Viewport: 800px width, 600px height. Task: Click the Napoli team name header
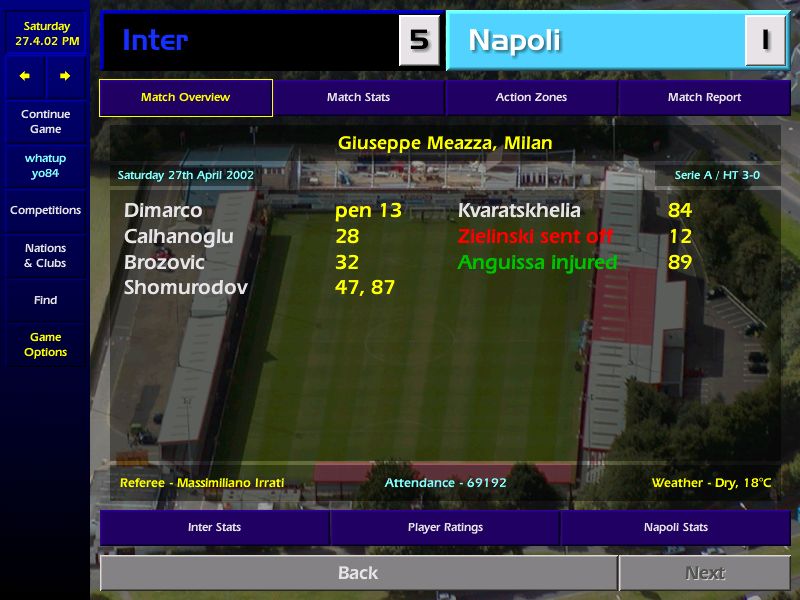[x=514, y=41]
